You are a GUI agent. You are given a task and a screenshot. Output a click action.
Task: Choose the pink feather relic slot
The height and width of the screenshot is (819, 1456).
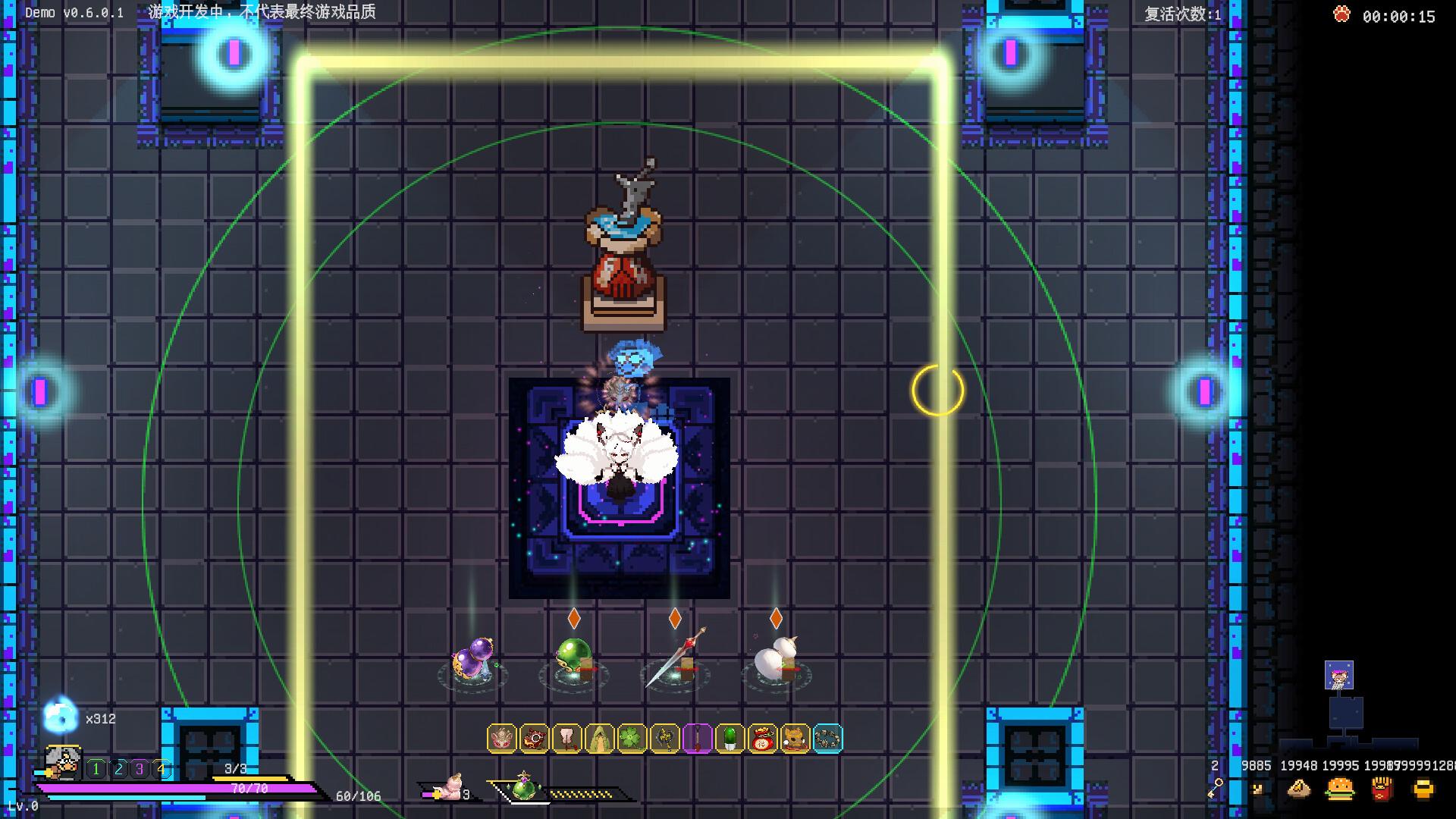567,738
